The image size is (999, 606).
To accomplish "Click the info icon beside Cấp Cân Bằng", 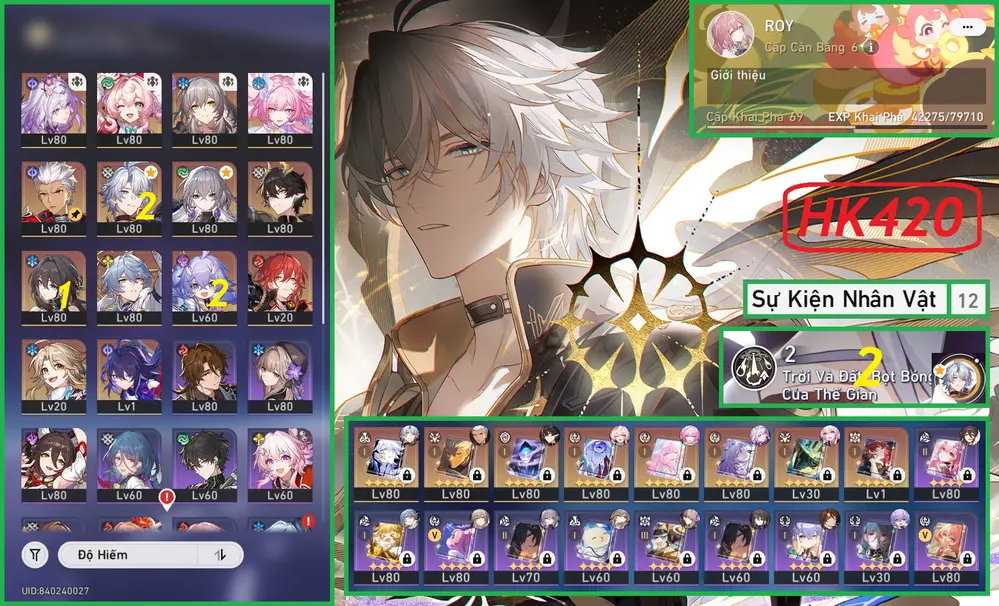I will [x=871, y=47].
